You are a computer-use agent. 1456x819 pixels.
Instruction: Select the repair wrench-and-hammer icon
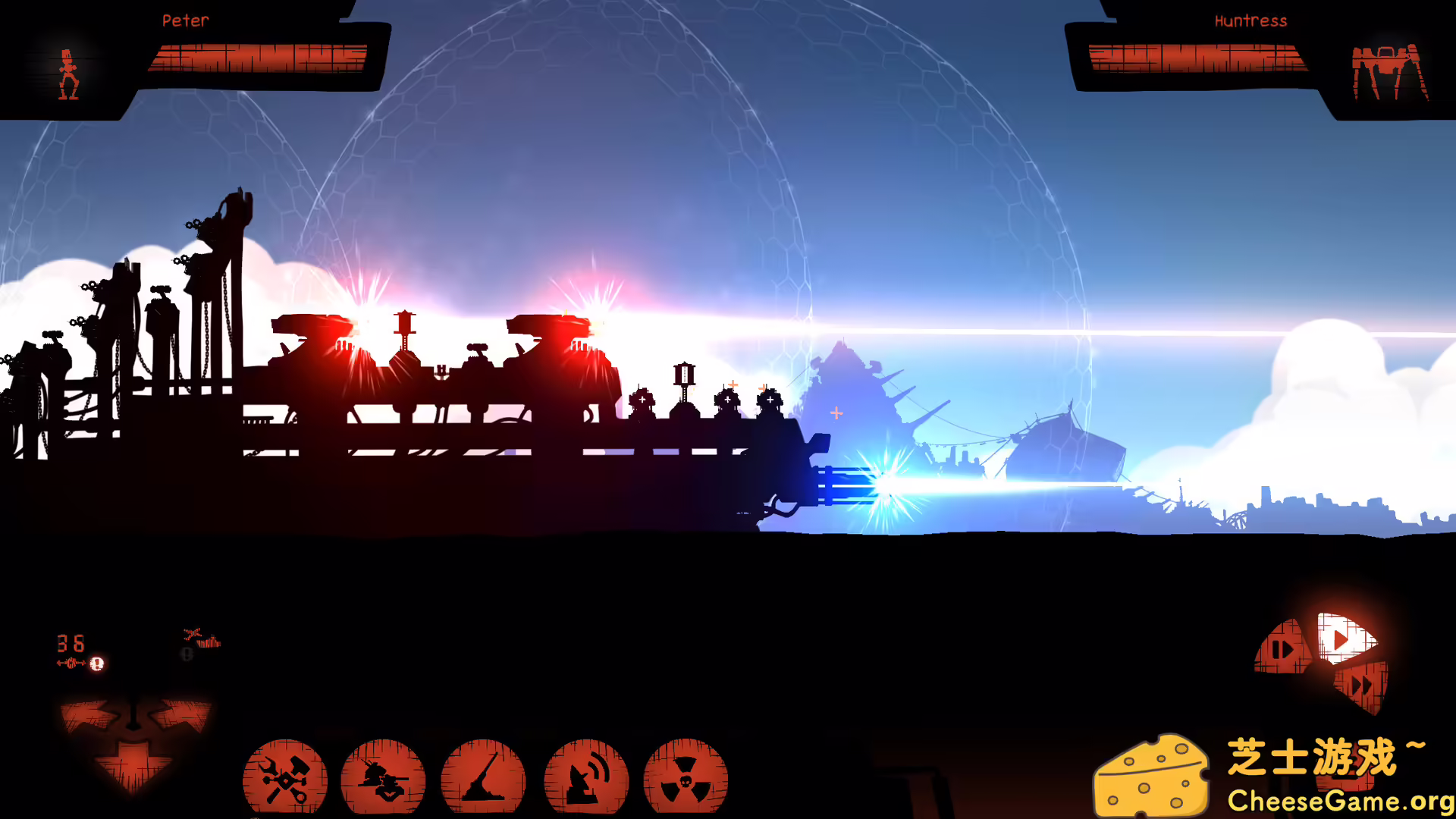pyautogui.click(x=284, y=777)
